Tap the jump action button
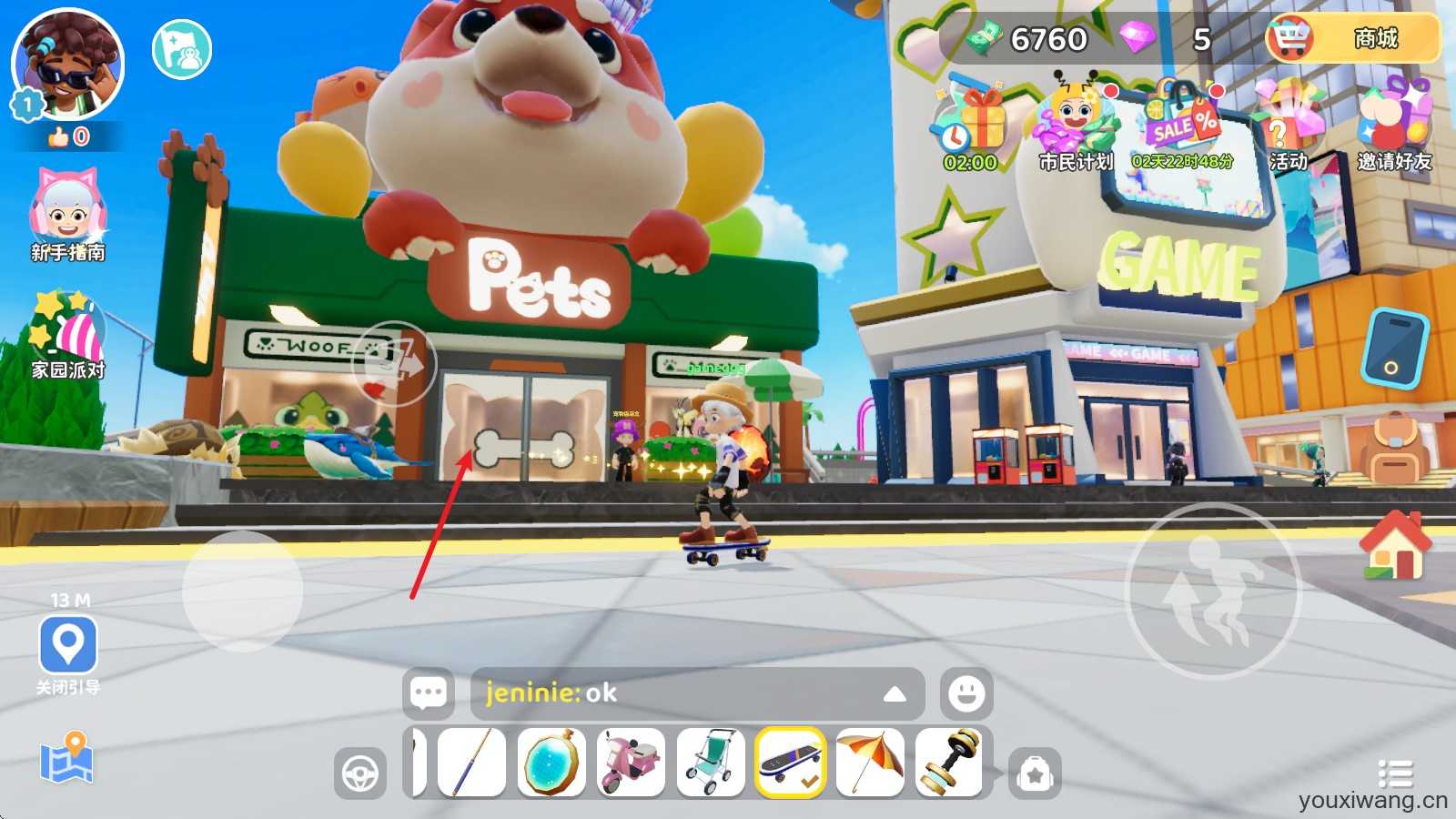This screenshot has width=1456, height=819. point(1214,591)
